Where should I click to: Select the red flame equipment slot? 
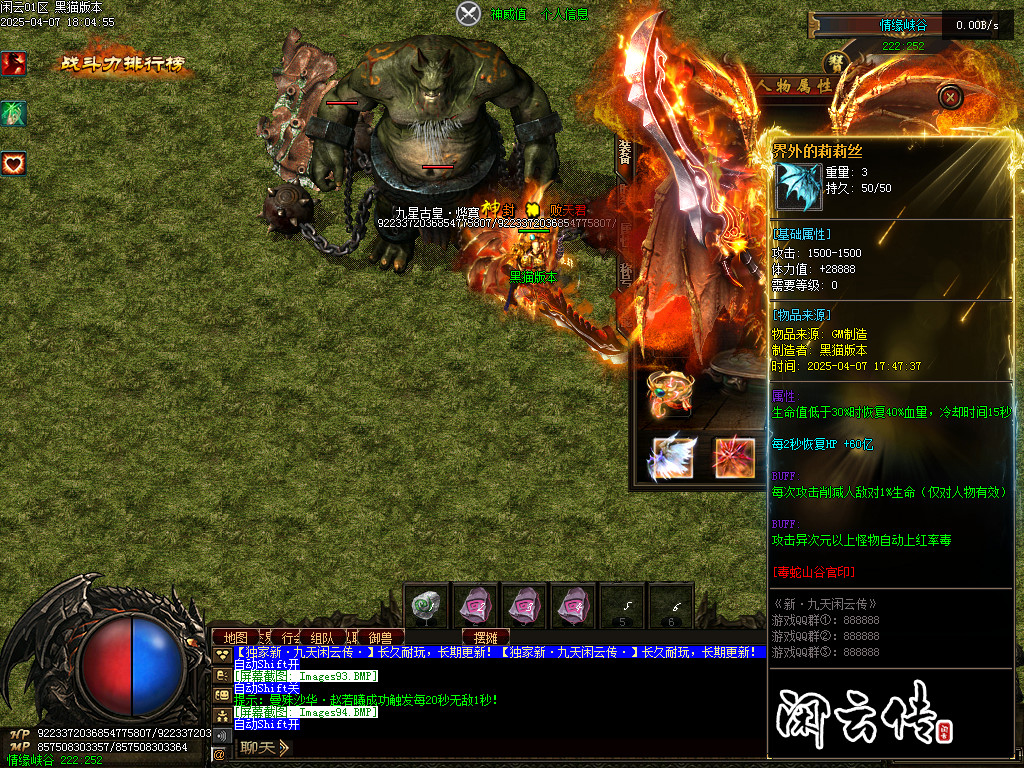click(733, 457)
